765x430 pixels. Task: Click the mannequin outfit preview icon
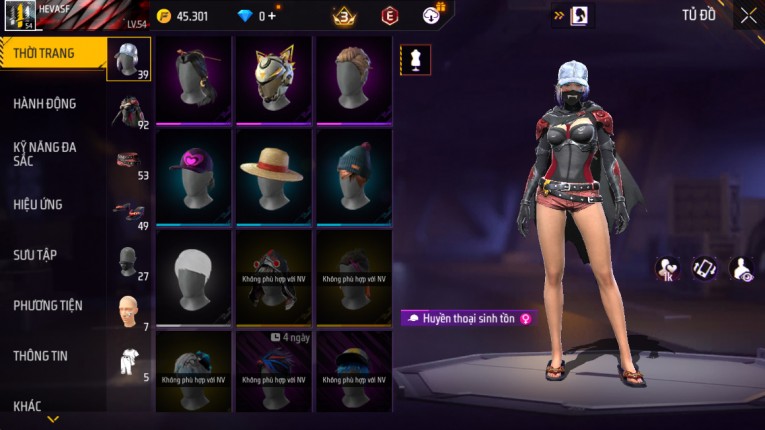(415, 60)
